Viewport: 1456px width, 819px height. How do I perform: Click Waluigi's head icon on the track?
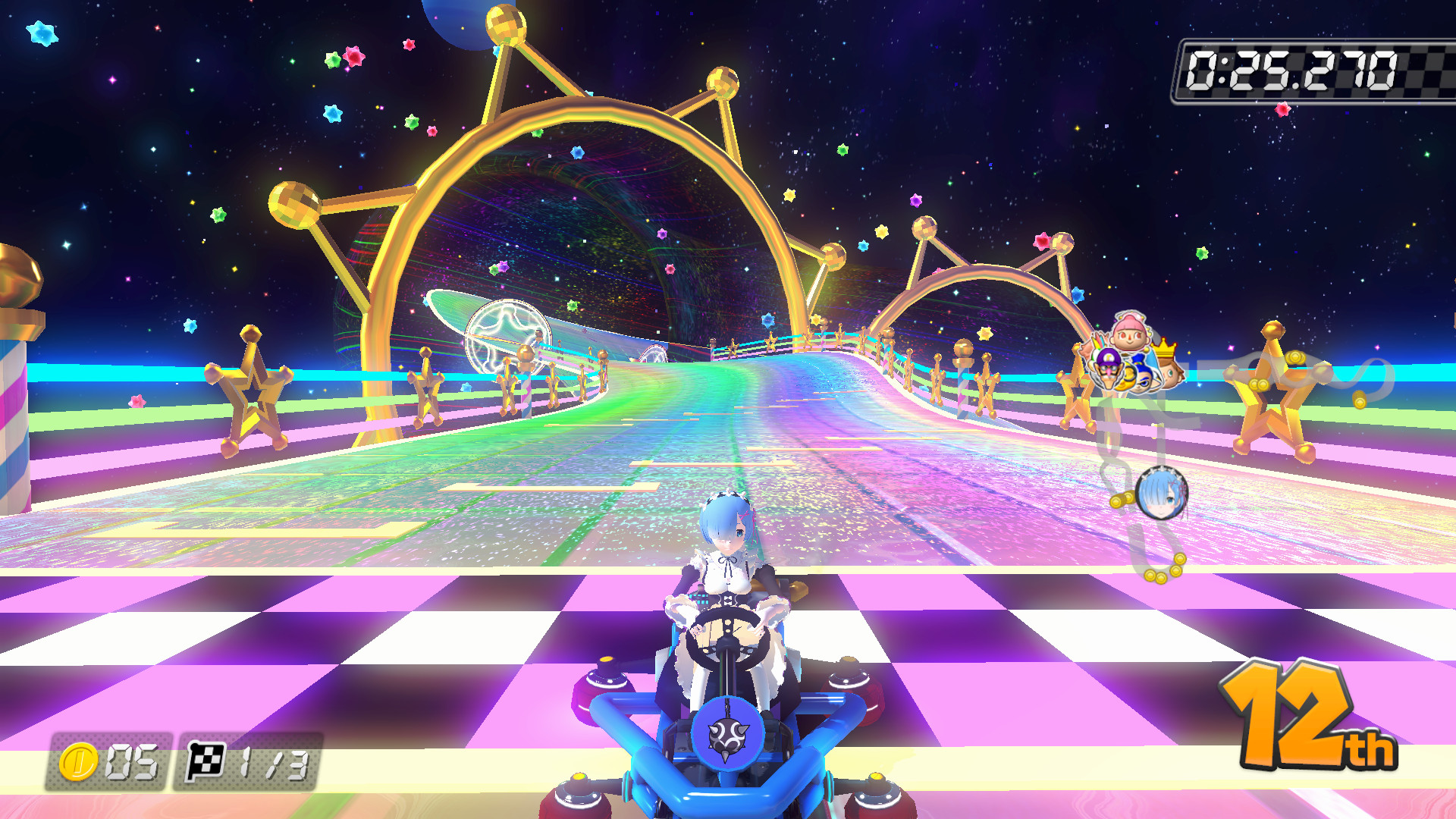coord(1109,367)
